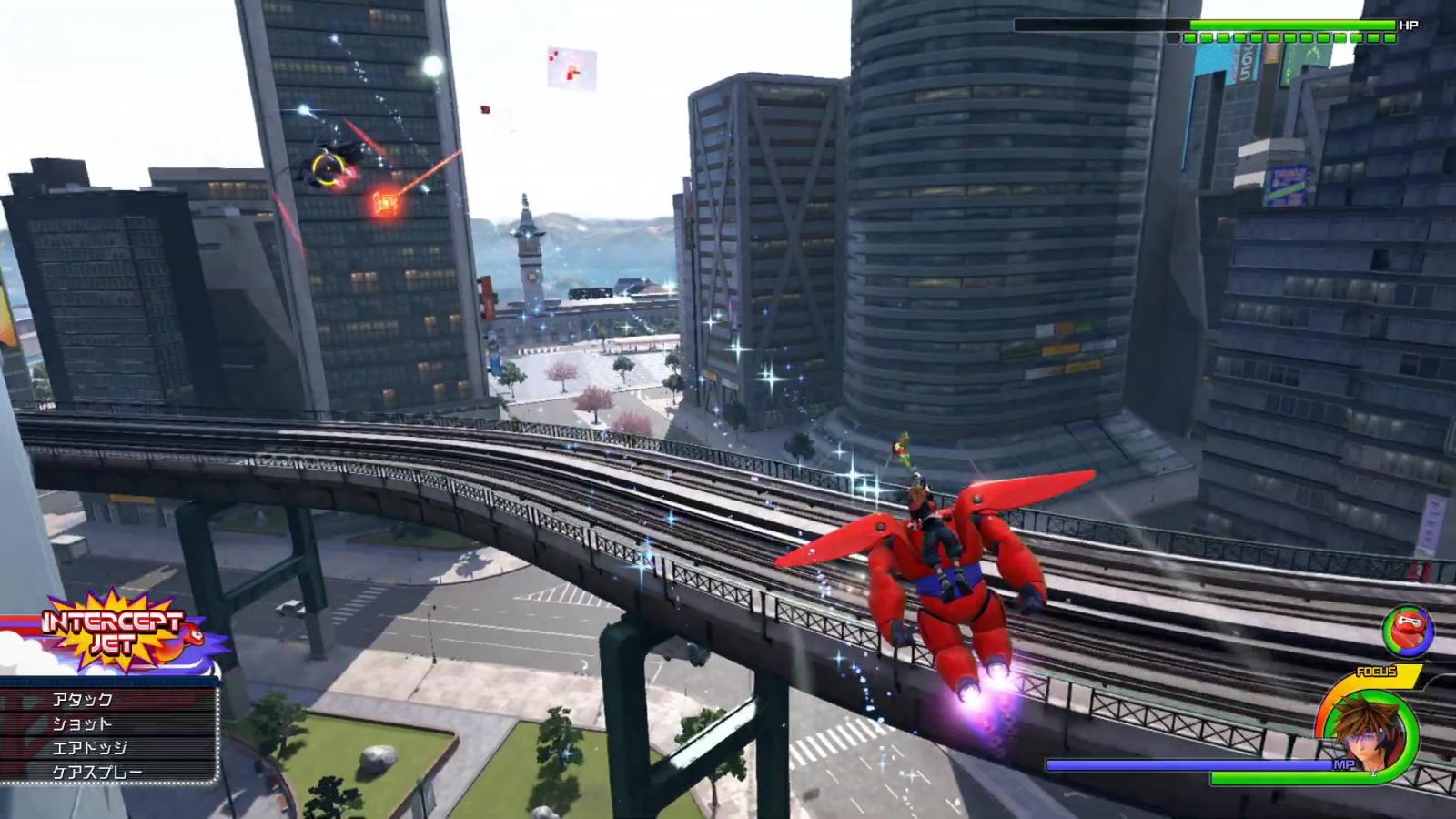Select the アタック command

(x=107, y=699)
